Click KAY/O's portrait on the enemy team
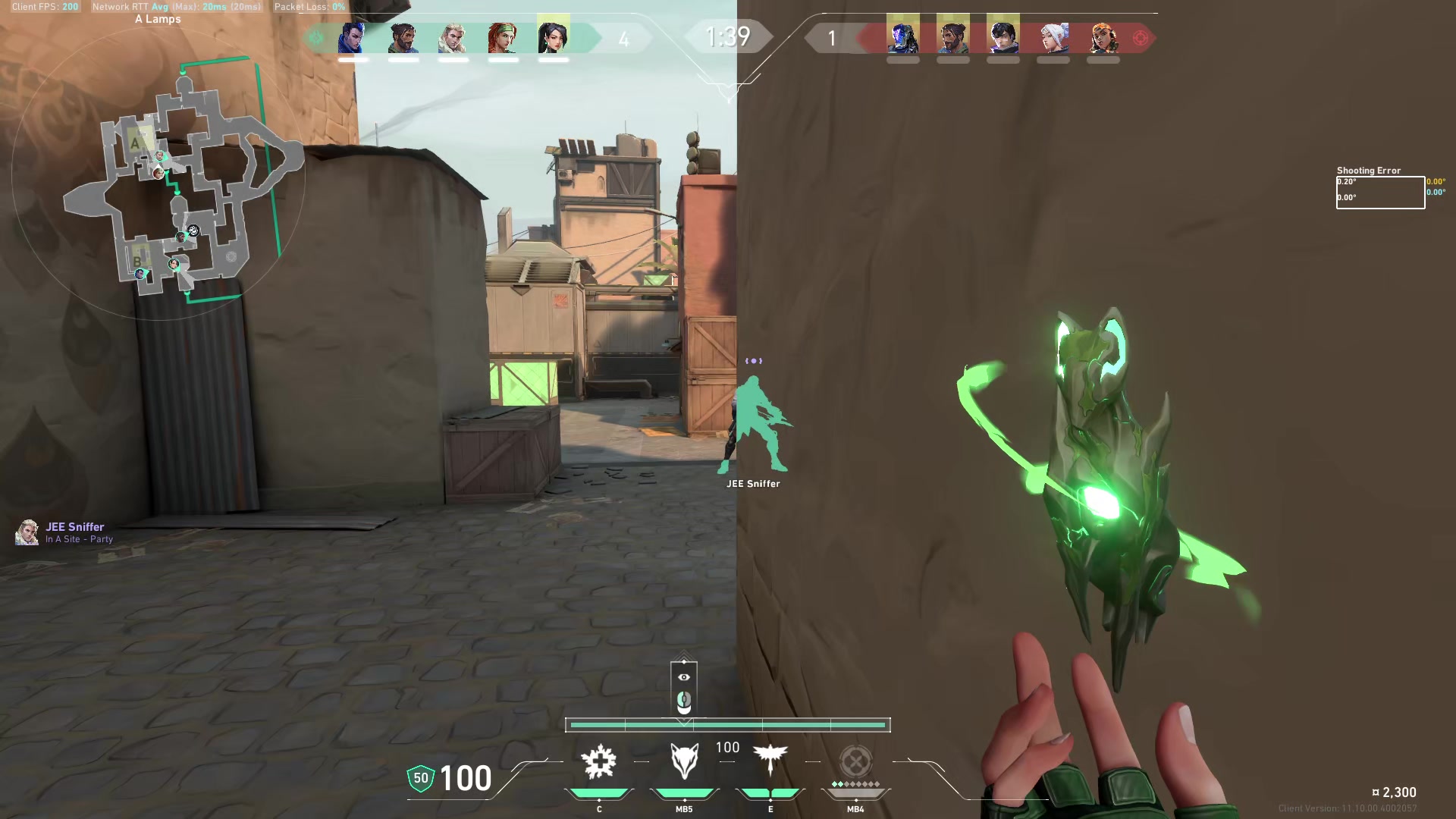The width and height of the screenshot is (1456, 819). click(902, 37)
